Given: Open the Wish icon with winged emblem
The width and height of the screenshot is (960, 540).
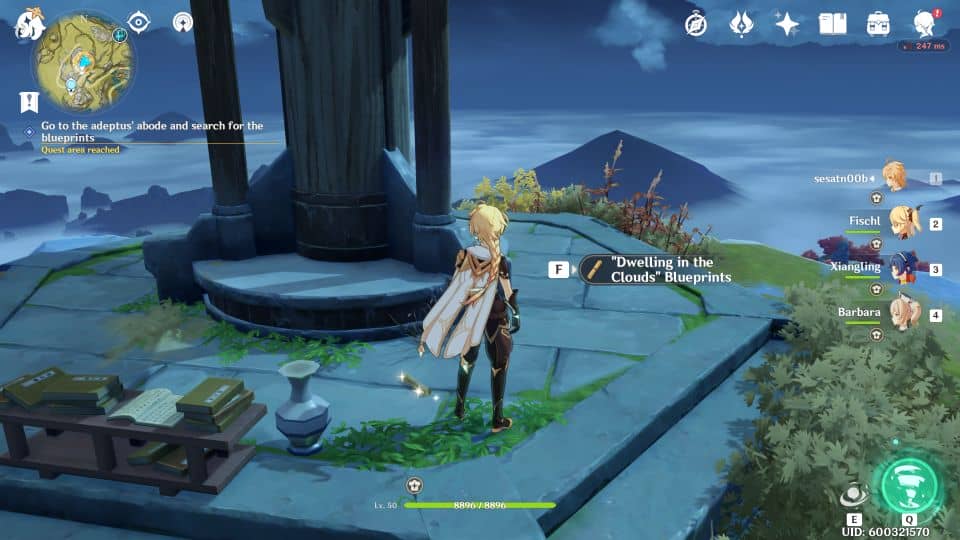Looking at the screenshot, I should pyautogui.click(x=741, y=25).
